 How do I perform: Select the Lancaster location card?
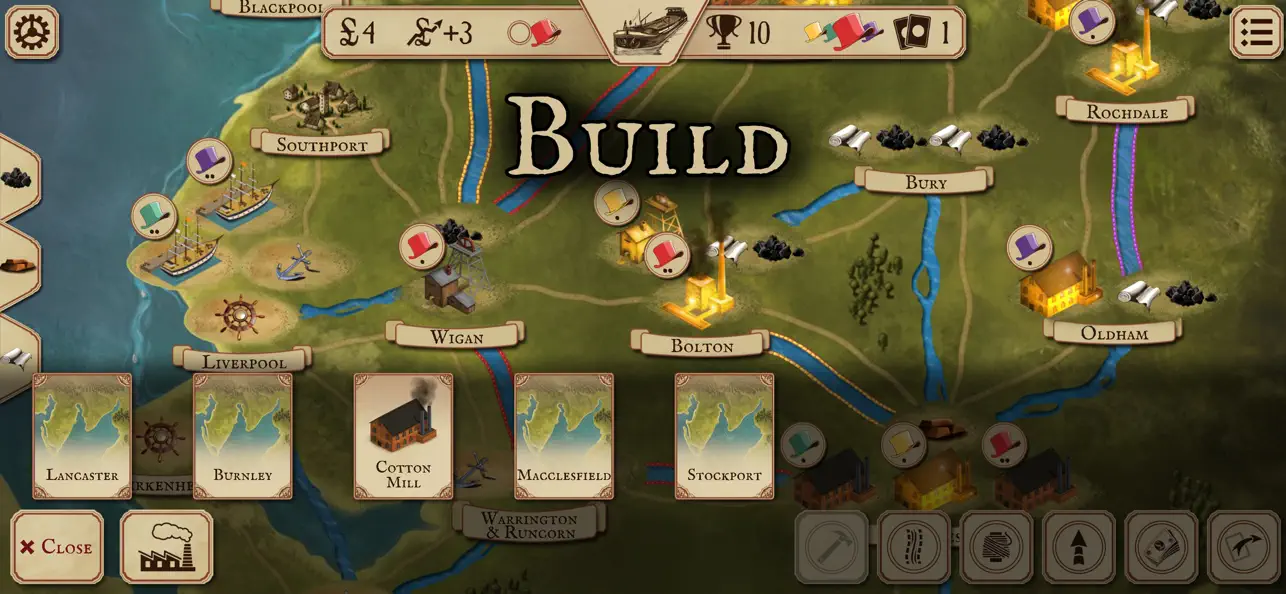pos(82,436)
